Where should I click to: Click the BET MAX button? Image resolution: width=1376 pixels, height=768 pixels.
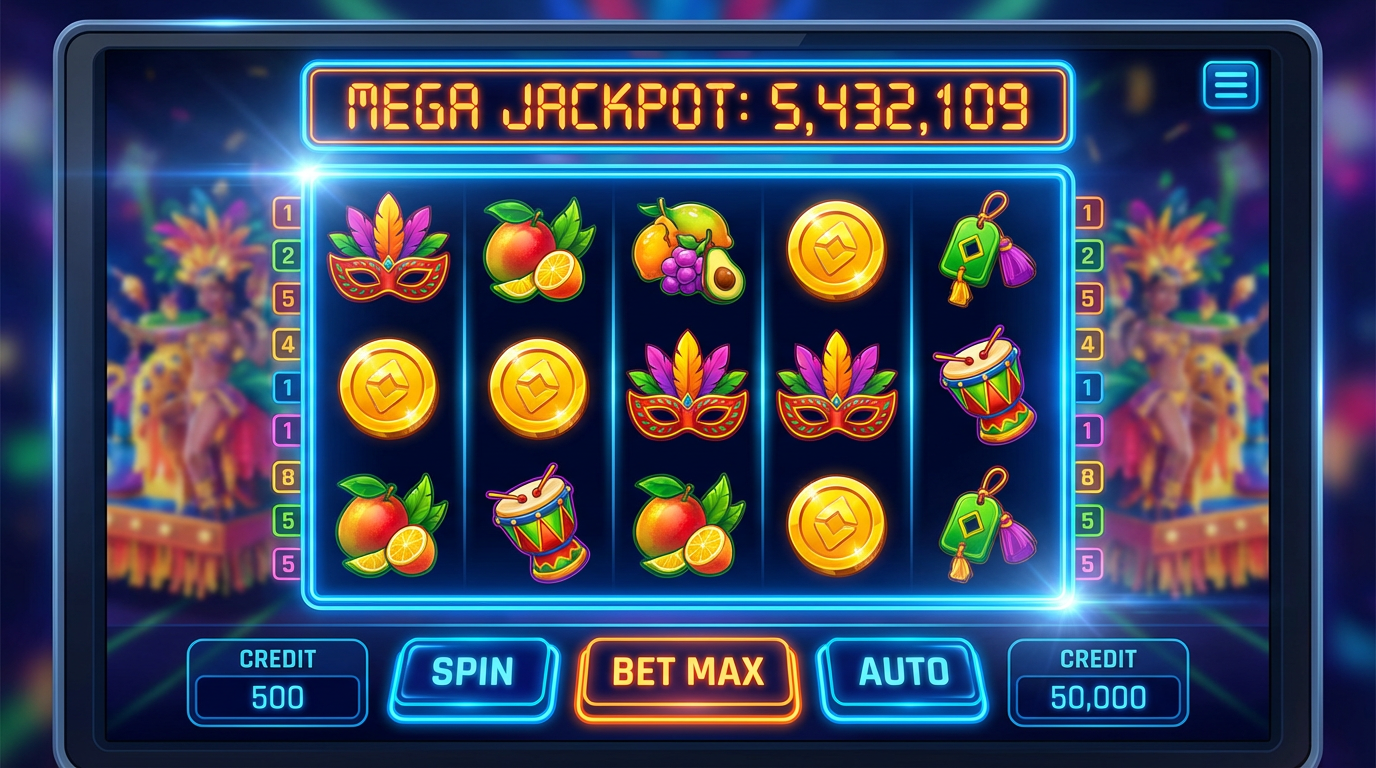coord(687,673)
